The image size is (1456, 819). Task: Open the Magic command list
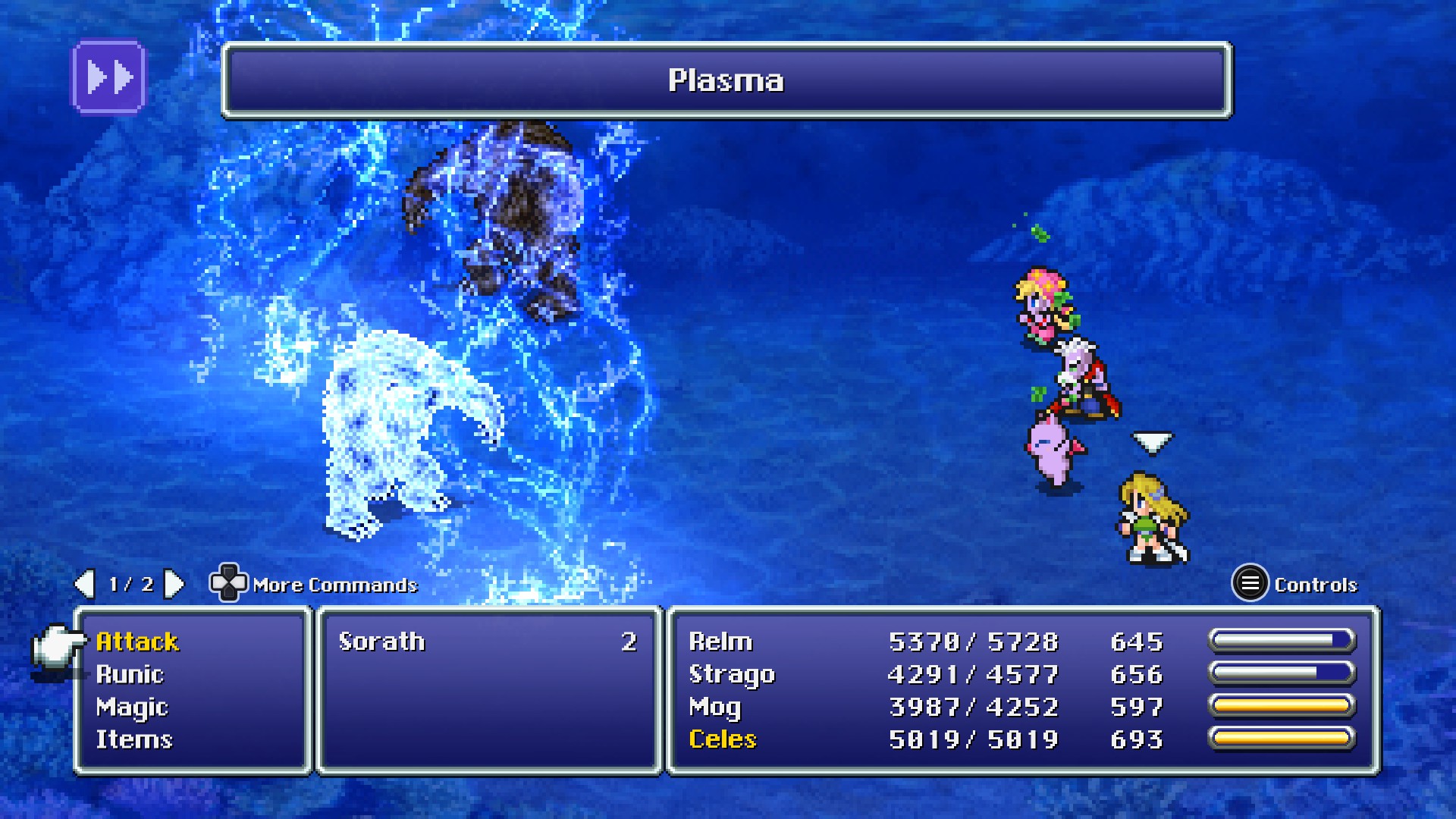(x=132, y=708)
